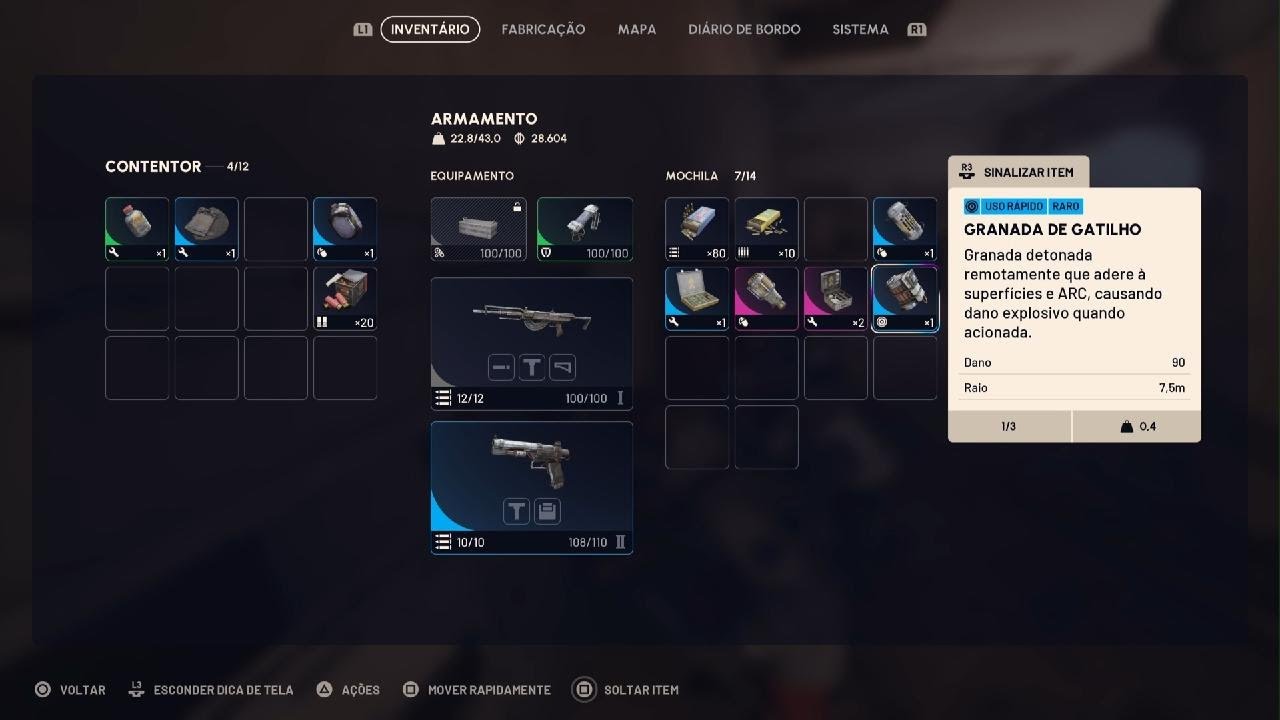1280x720 pixels.
Task: Select the yellow ×10 ammo box
Action: pos(767,229)
